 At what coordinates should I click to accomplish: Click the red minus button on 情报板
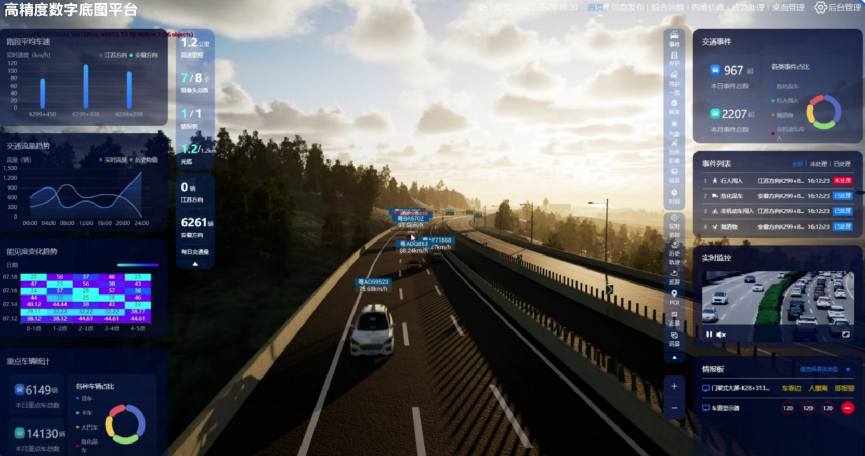847,408
